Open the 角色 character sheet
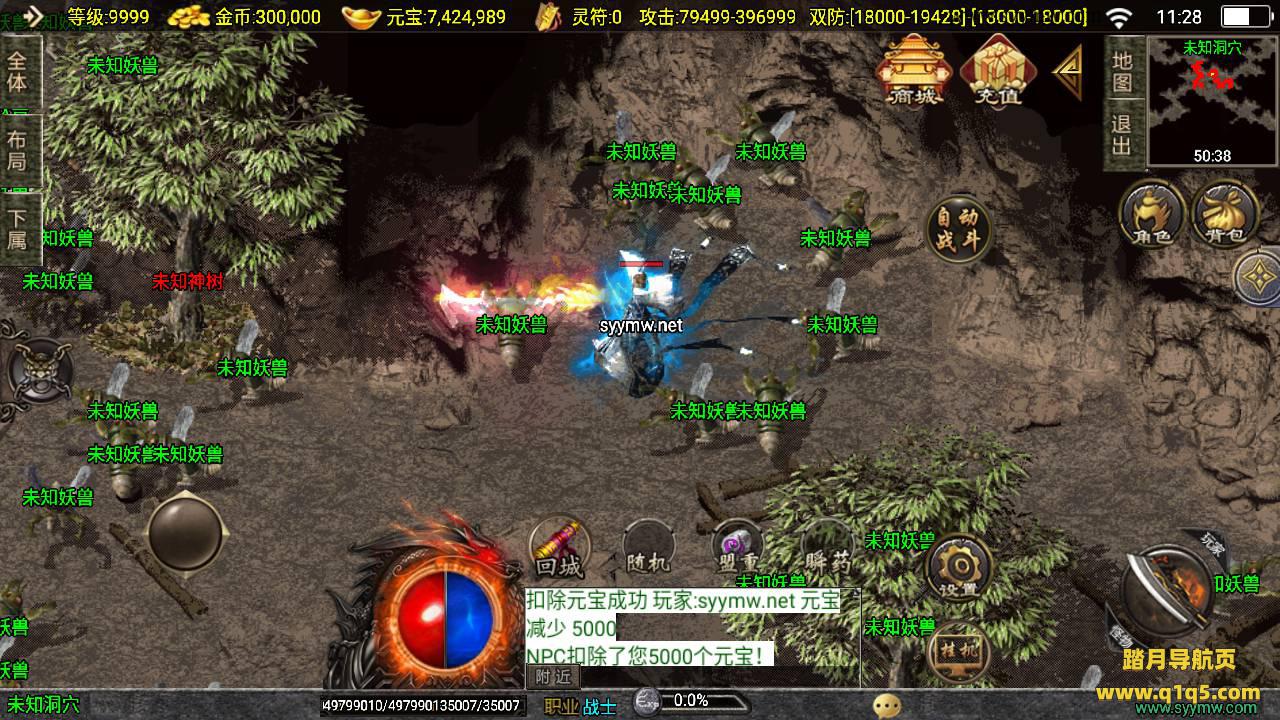The height and width of the screenshot is (720, 1280). [x=1152, y=213]
